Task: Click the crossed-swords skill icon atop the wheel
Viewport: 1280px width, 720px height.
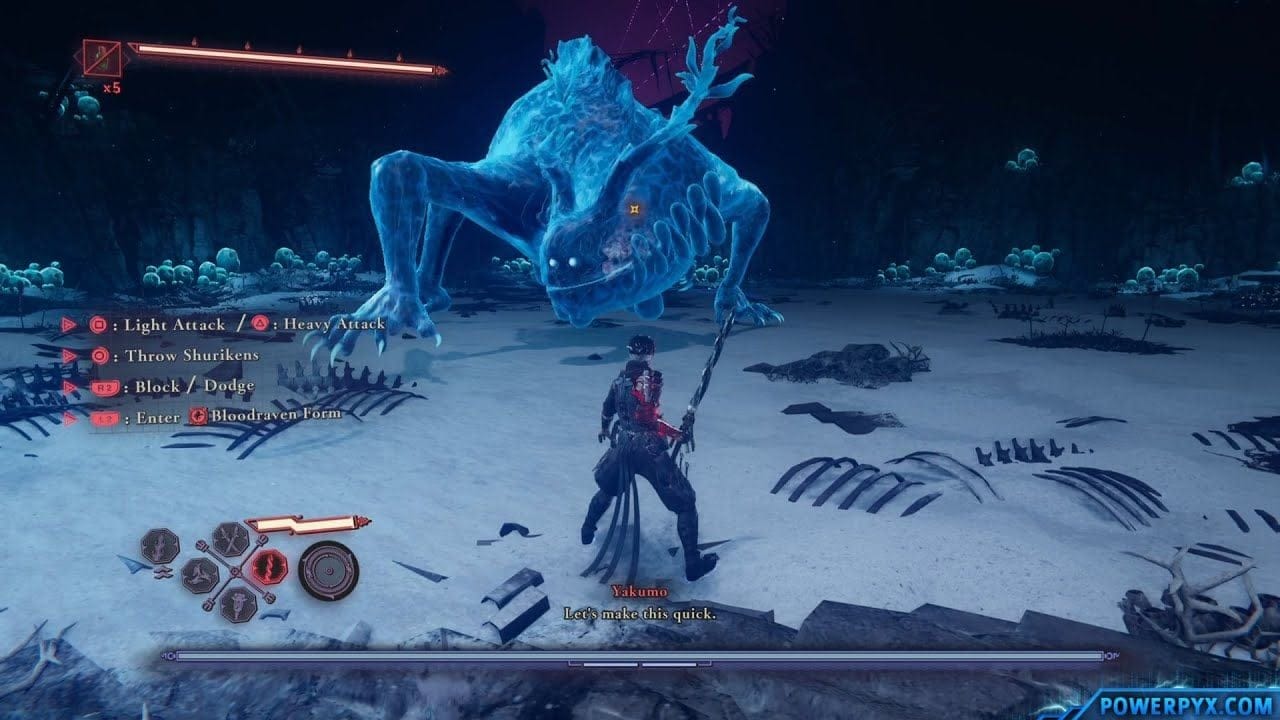Action: (x=231, y=538)
